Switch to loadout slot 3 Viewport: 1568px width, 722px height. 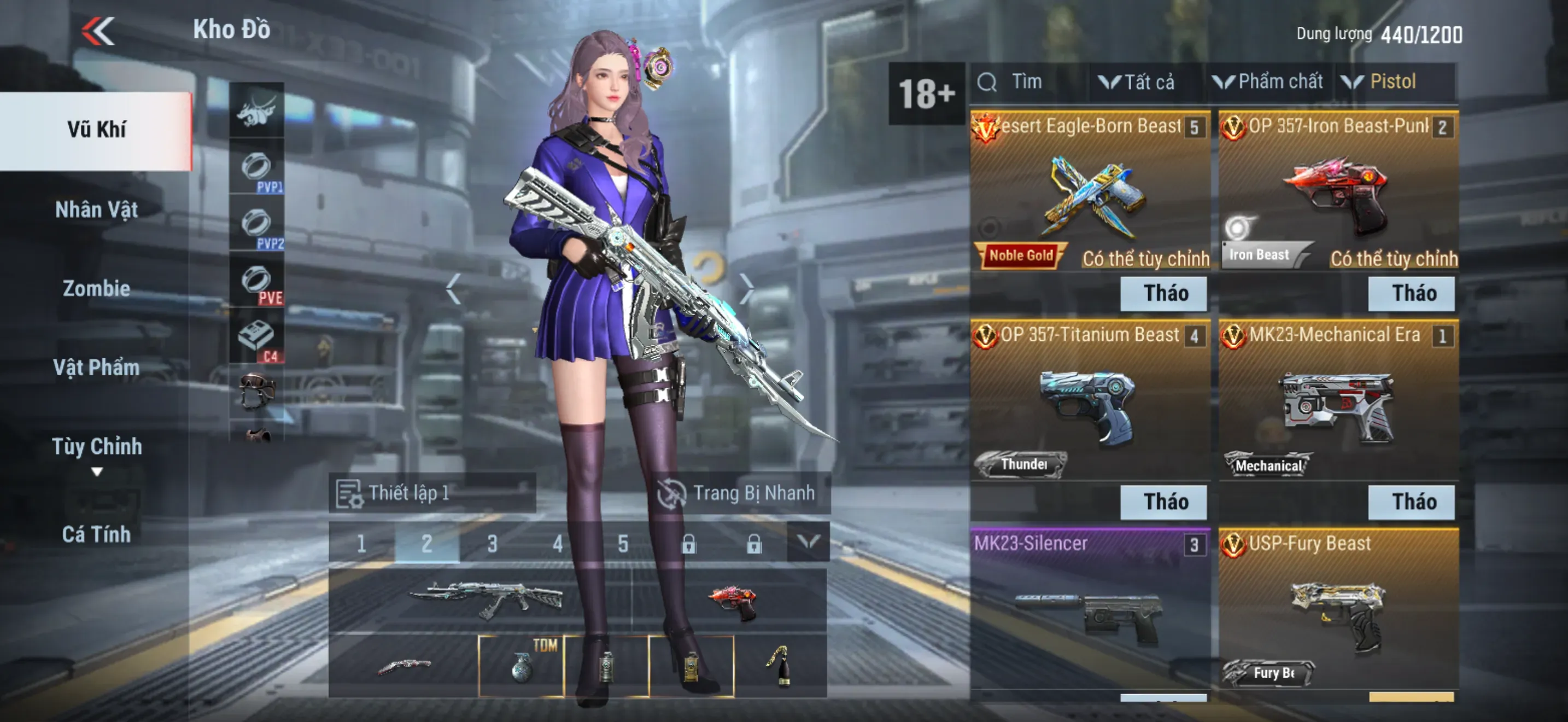click(x=493, y=543)
